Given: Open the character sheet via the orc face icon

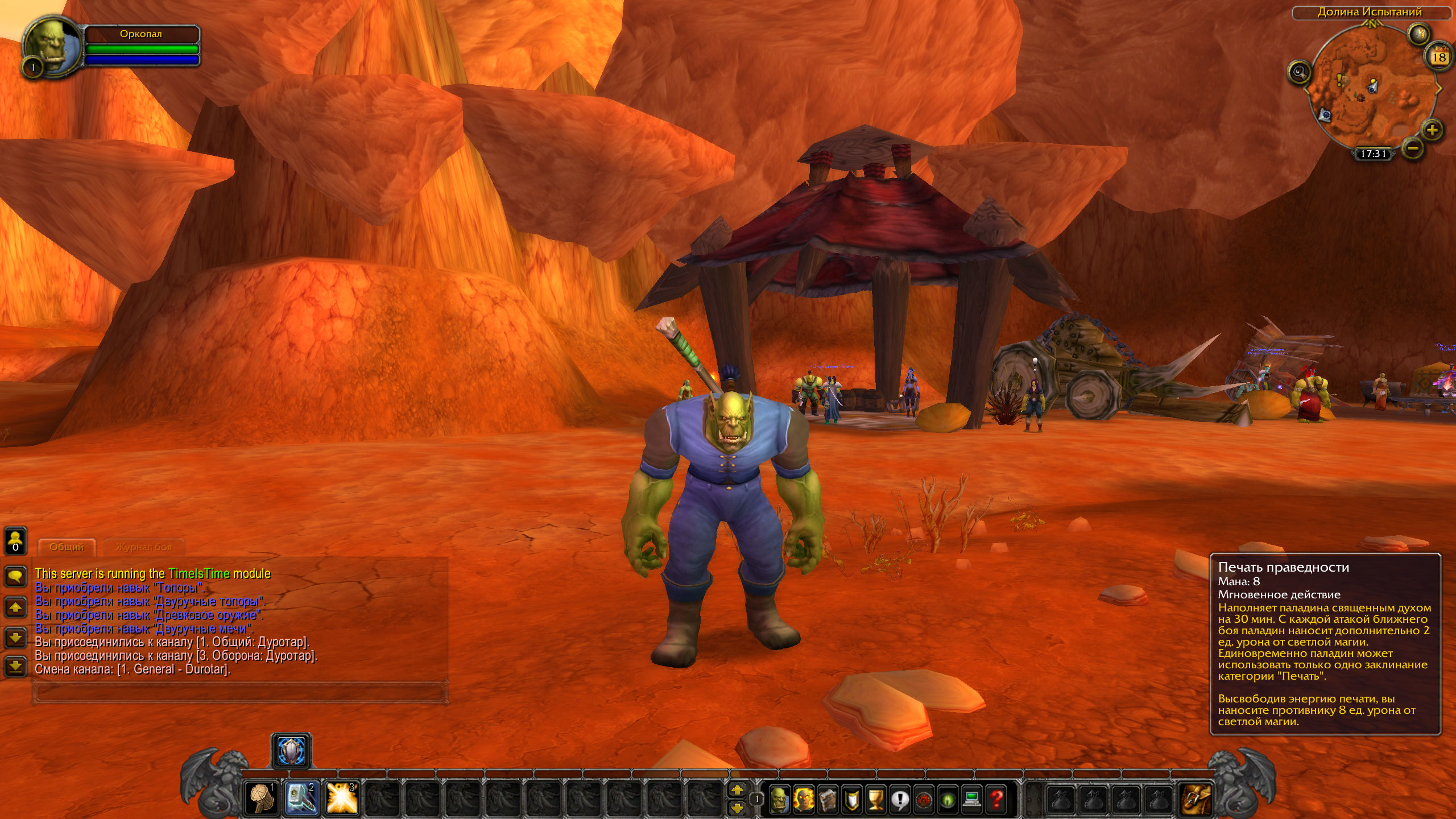Looking at the screenshot, I should coord(779,799).
